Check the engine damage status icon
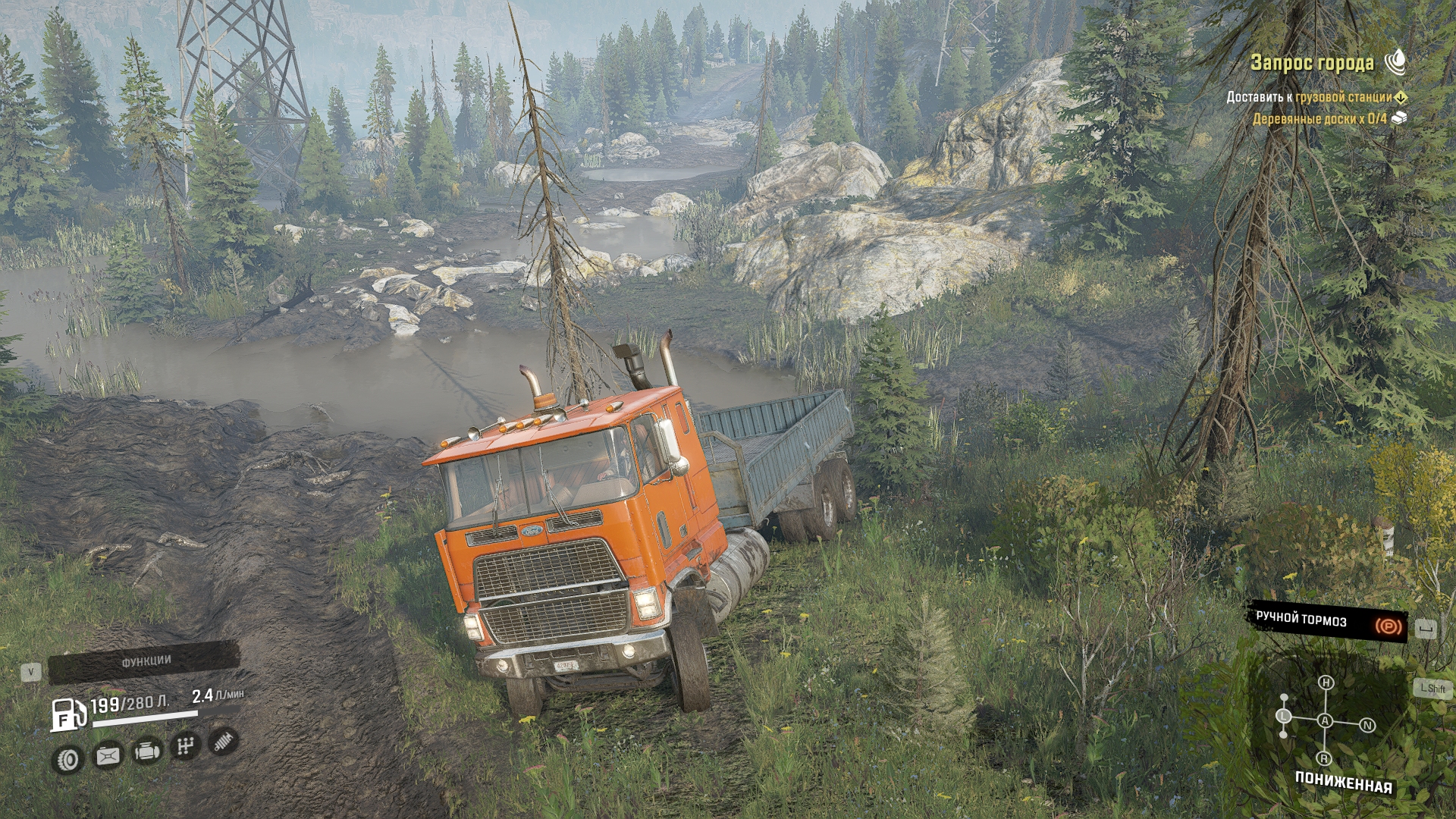 coord(146,752)
